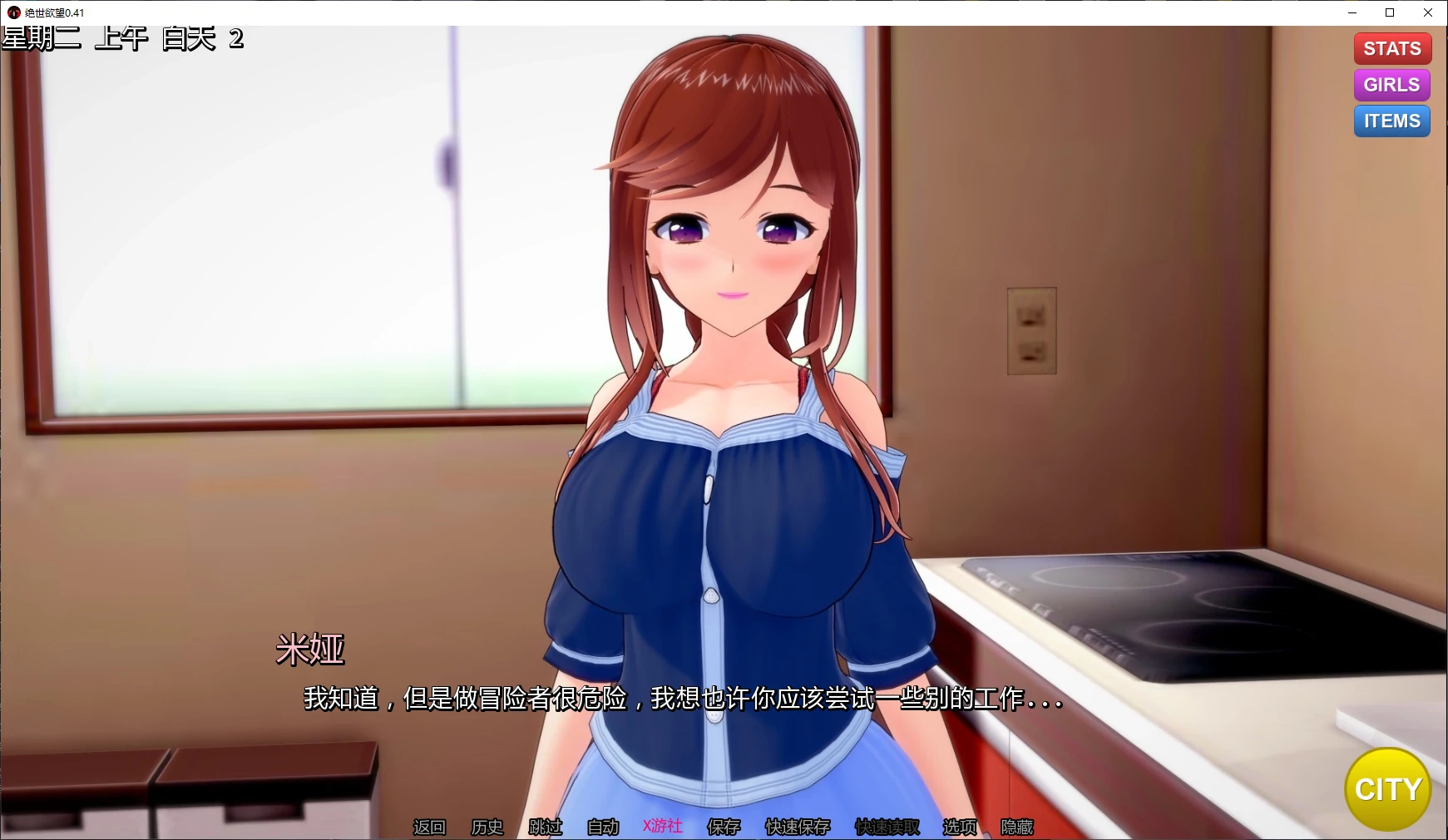Open 历史 dialogue history
Screen dimensions: 1448x840
click(x=487, y=828)
